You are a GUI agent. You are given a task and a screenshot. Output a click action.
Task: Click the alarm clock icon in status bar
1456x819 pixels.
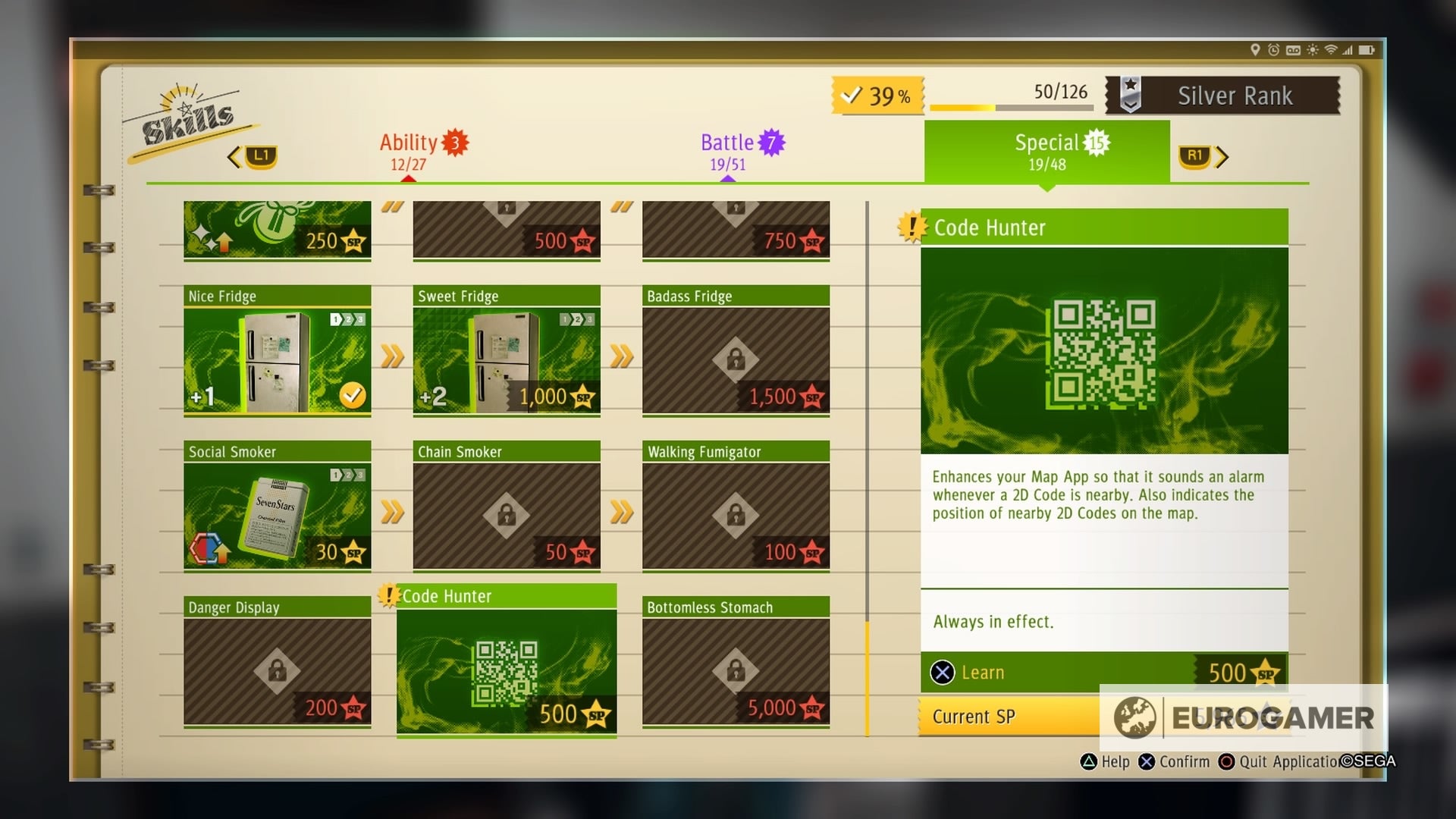pos(1273,49)
